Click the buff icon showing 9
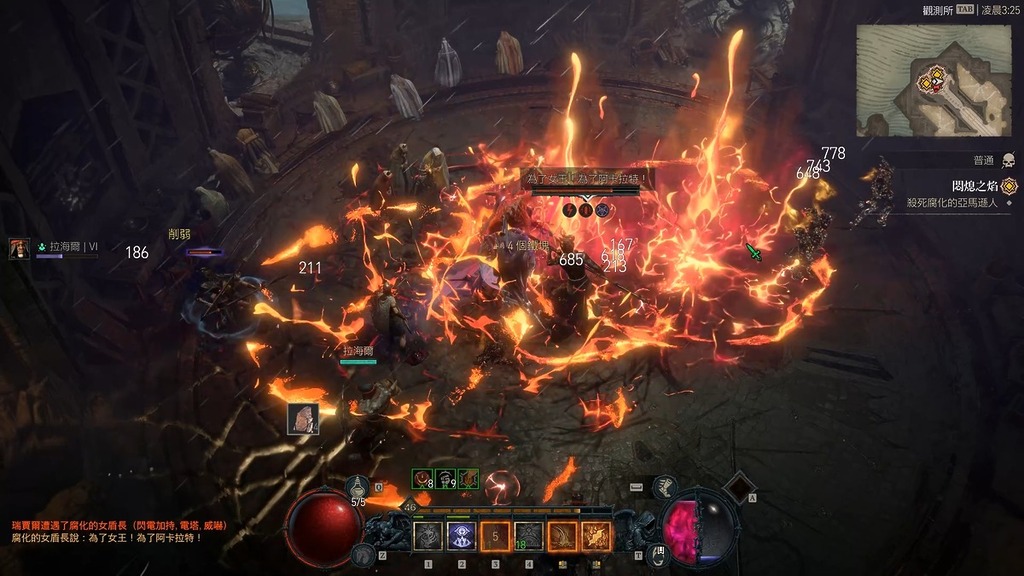This screenshot has width=1024, height=576. pos(445,479)
